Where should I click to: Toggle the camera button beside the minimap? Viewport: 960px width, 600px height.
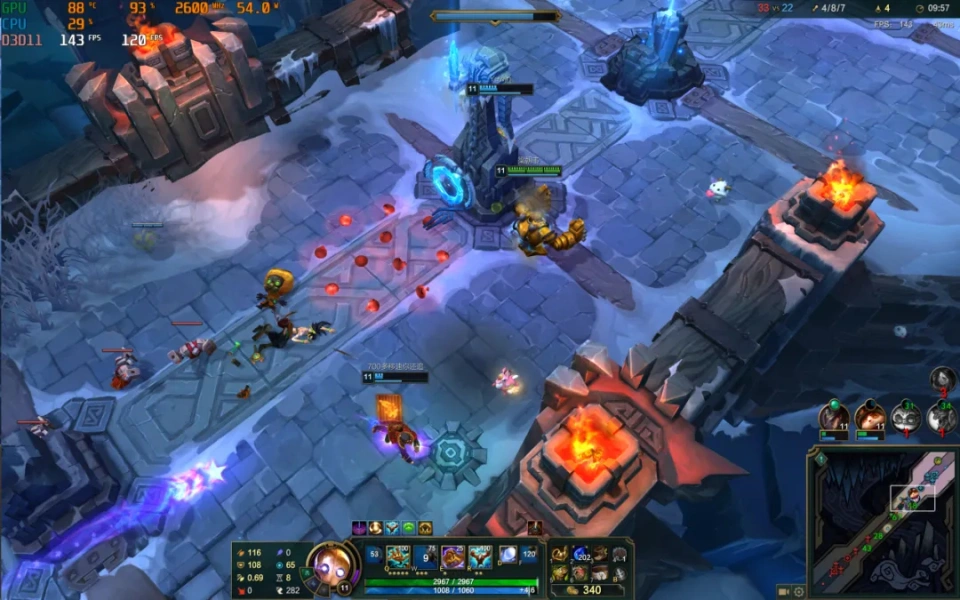tap(783, 591)
